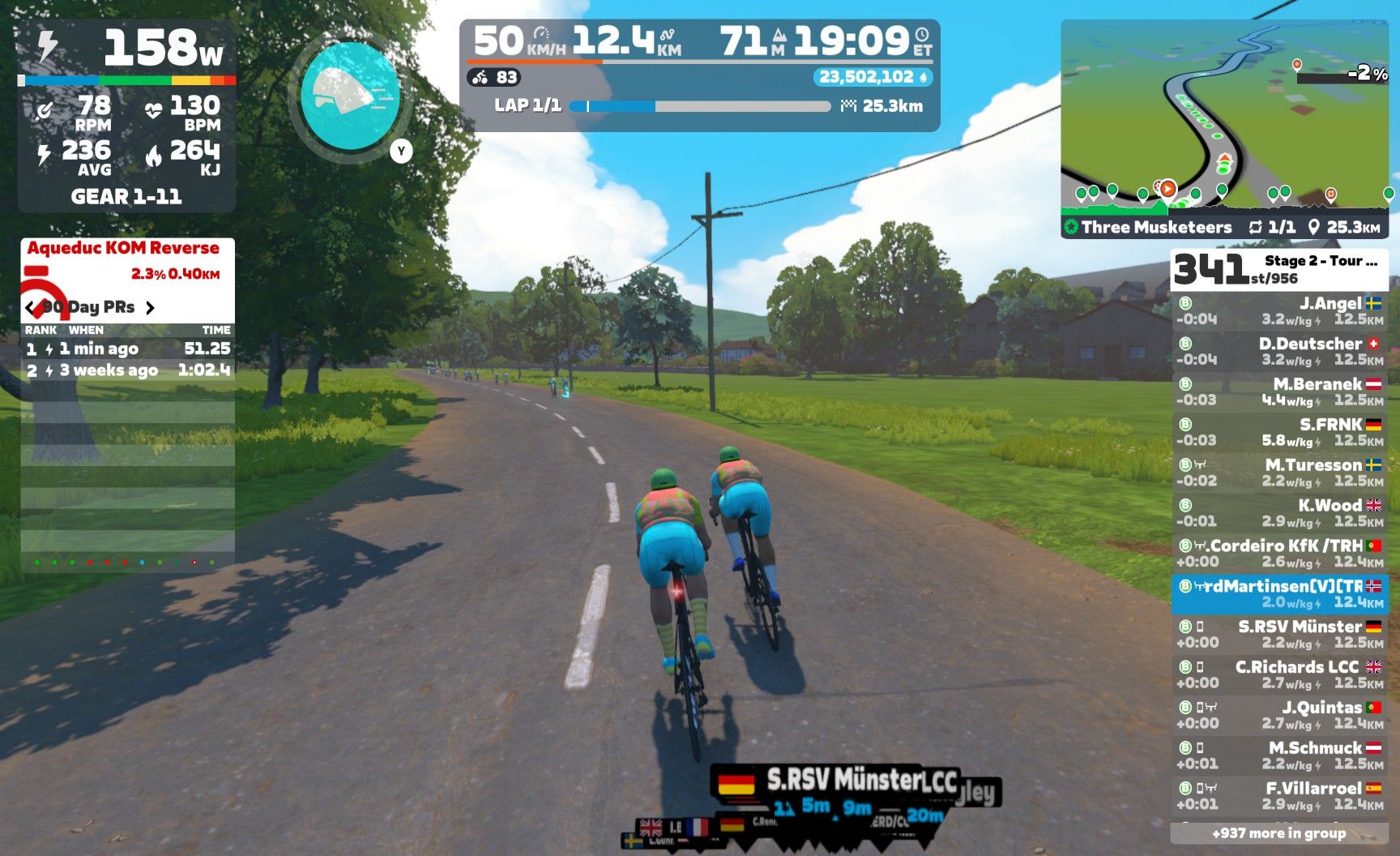Choose D.Deutscher from the rider list
Image resolution: width=1400 pixels, height=856 pixels.
[x=1279, y=352]
